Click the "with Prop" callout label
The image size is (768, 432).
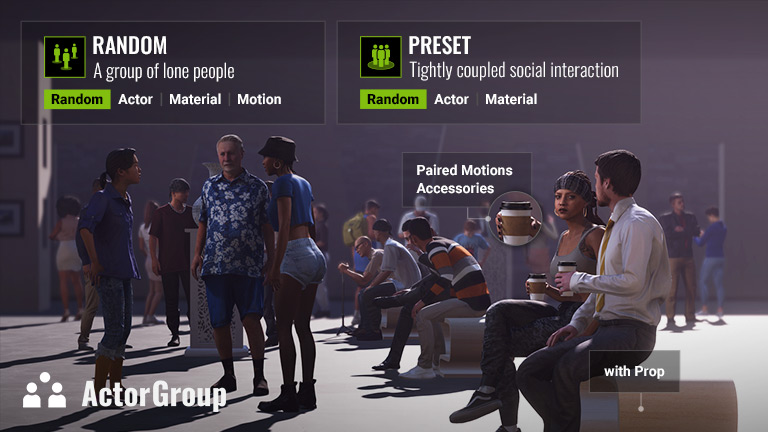pos(634,371)
